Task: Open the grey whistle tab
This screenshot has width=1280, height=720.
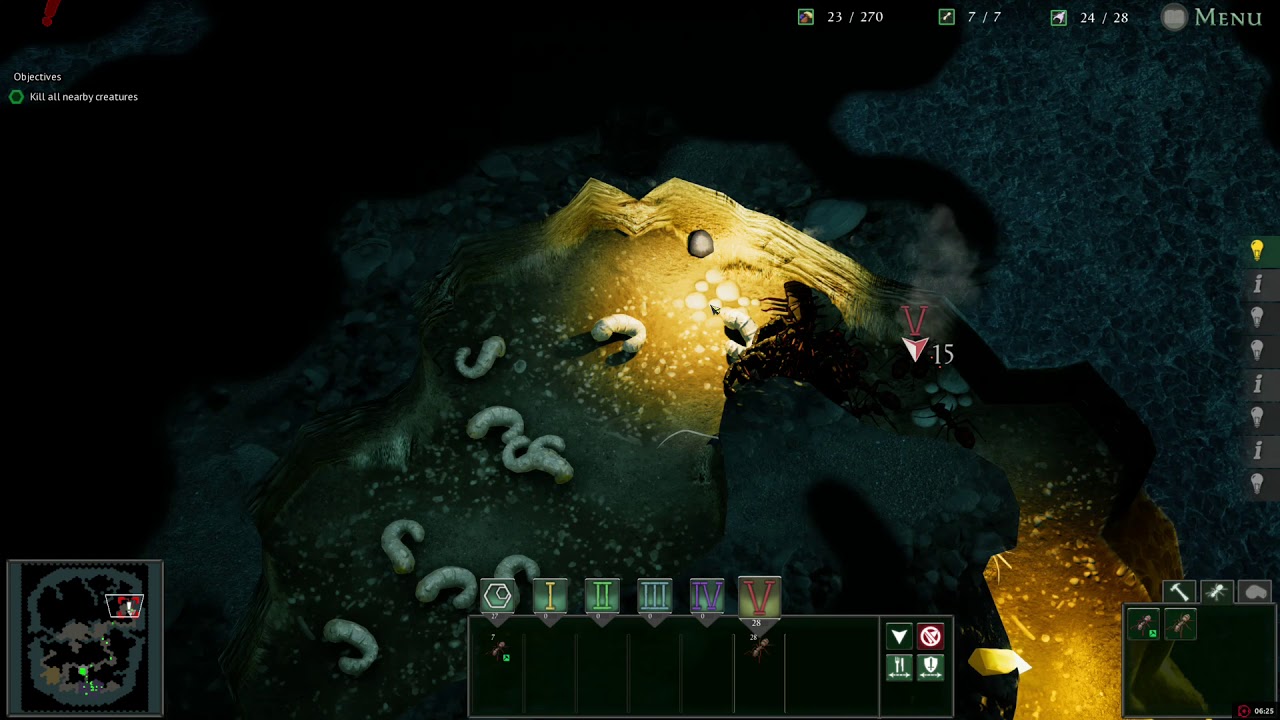Action: (1255, 593)
